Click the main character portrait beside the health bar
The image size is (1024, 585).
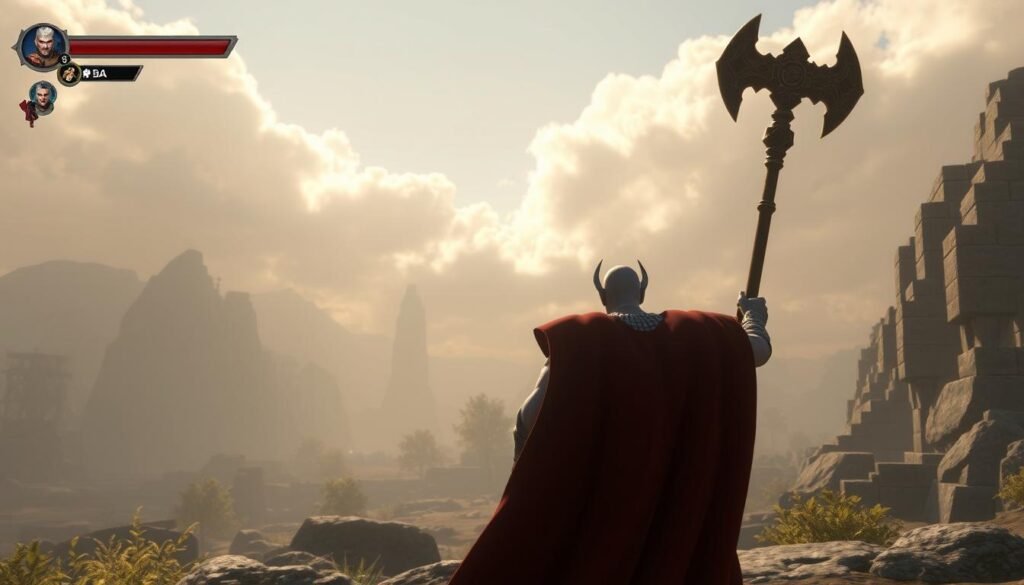click(42, 45)
